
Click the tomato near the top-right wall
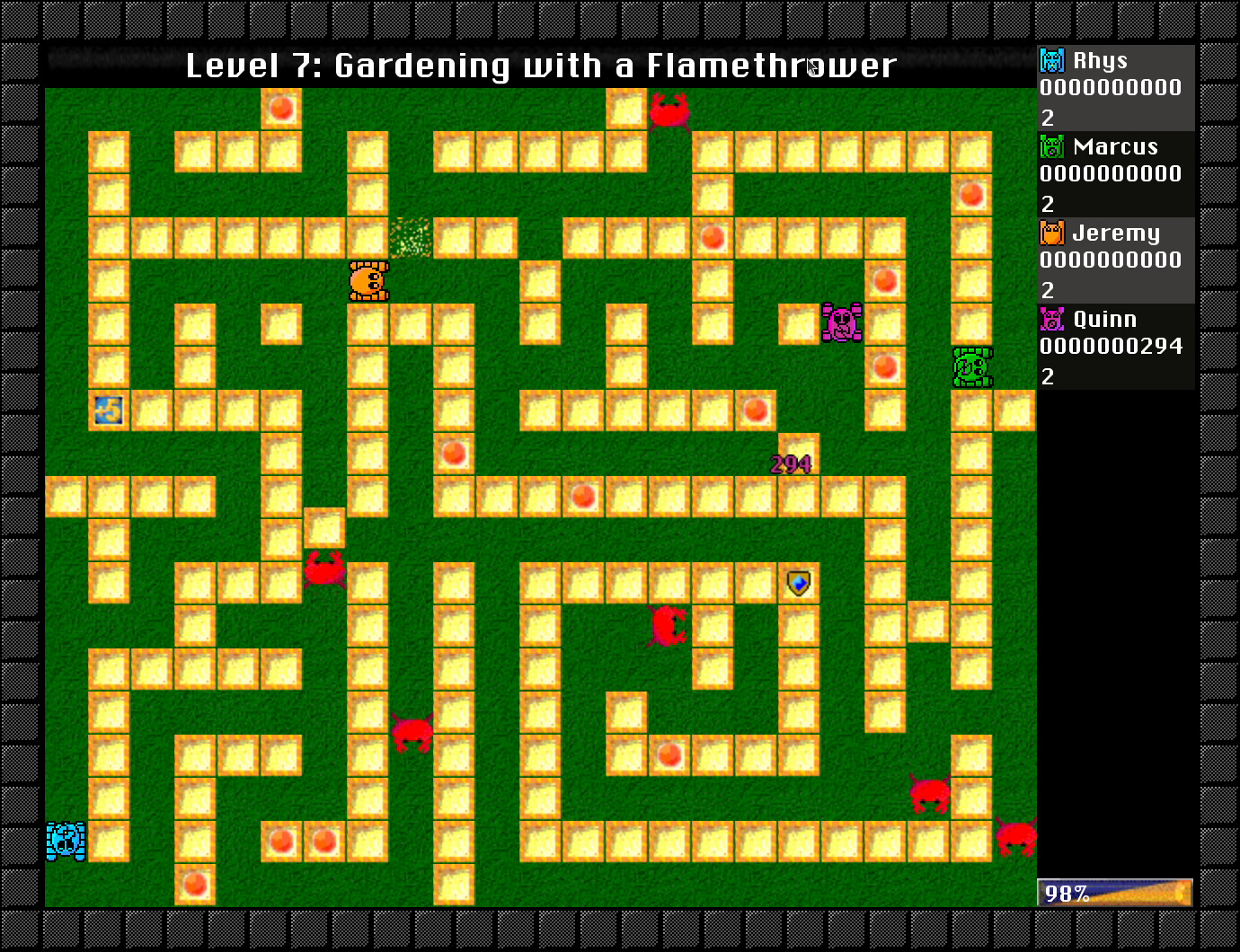pos(970,194)
